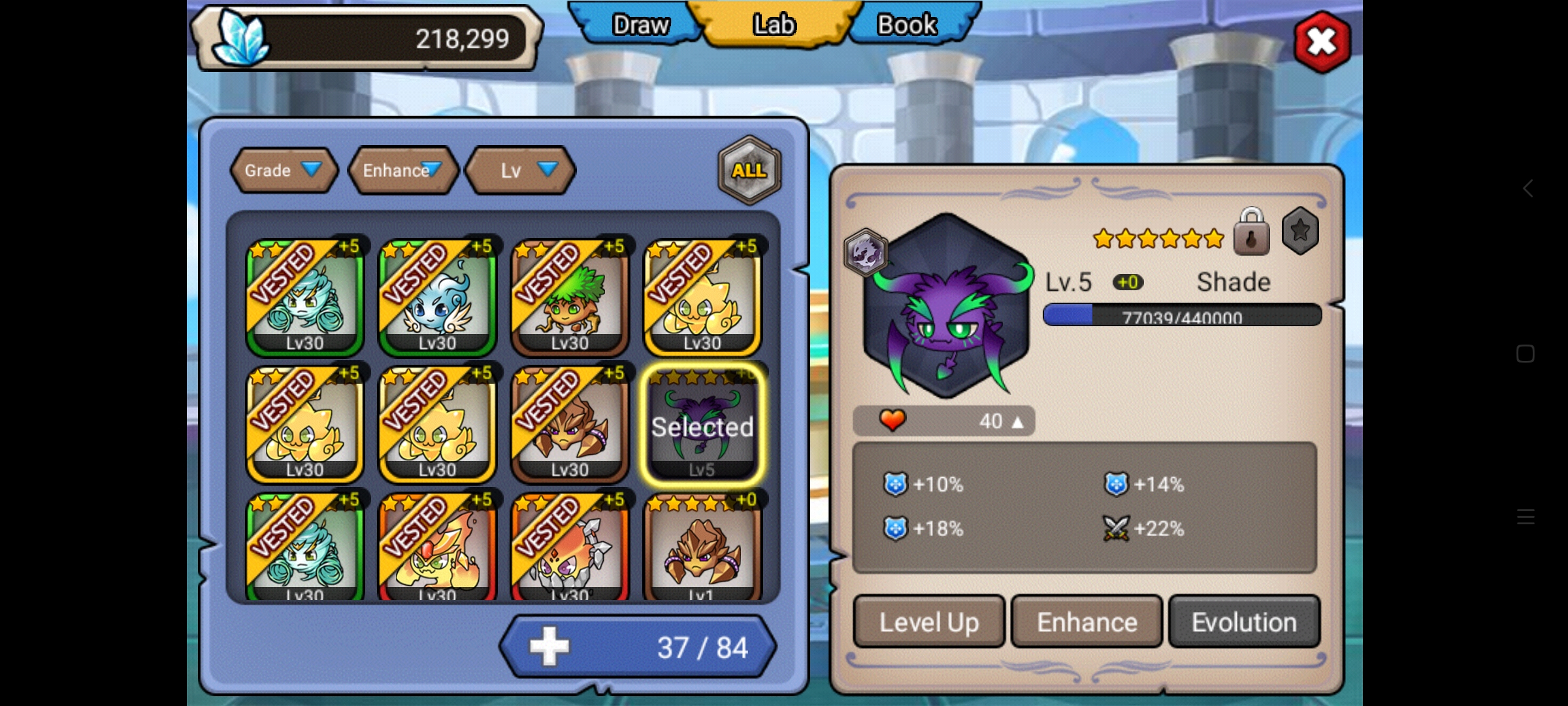Image resolution: width=1568 pixels, height=706 pixels.
Task: Expand pet storage with the plus button
Action: click(549, 647)
